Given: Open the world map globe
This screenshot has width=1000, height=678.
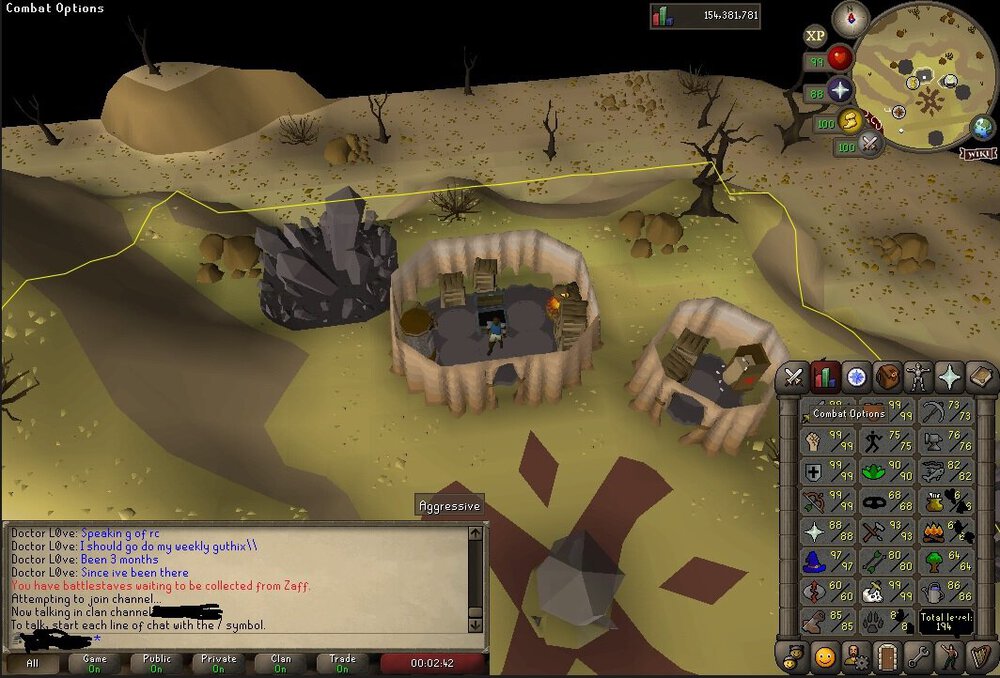Looking at the screenshot, I should pyautogui.click(x=983, y=128).
